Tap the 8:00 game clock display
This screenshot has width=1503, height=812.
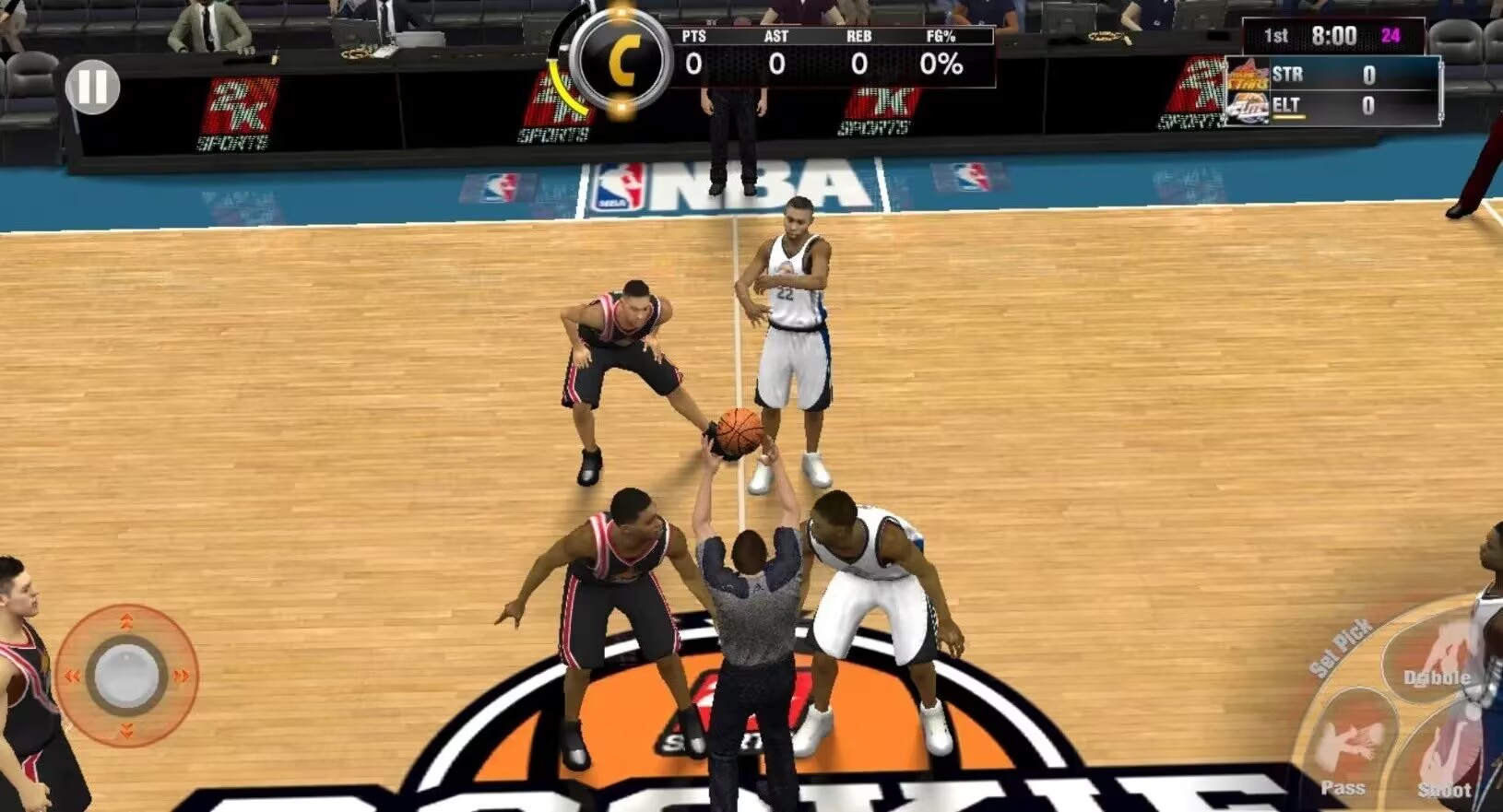(1334, 35)
